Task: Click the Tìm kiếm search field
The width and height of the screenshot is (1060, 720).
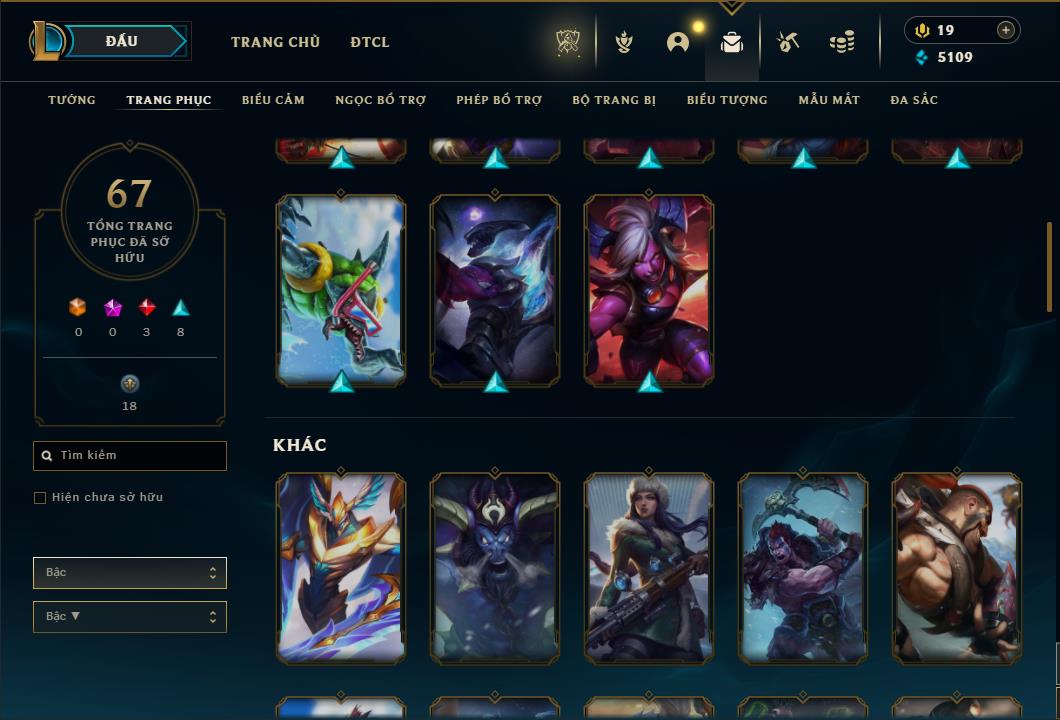Action: [x=130, y=456]
